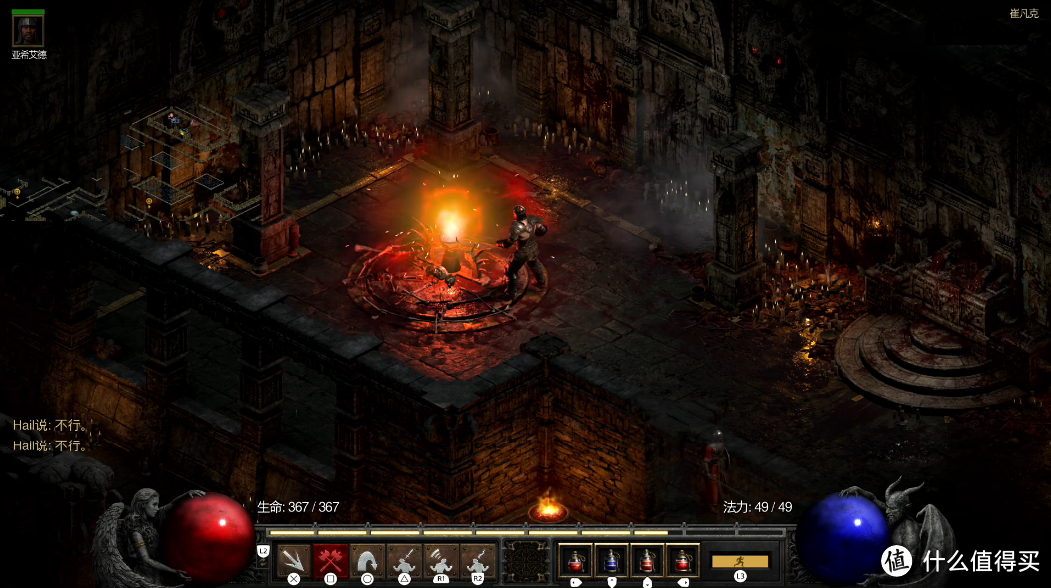Image resolution: width=1051 pixels, height=588 pixels.
Task: Activate the fanned throwing blades skill
Action: pyautogui.click(x=293, y=559)
